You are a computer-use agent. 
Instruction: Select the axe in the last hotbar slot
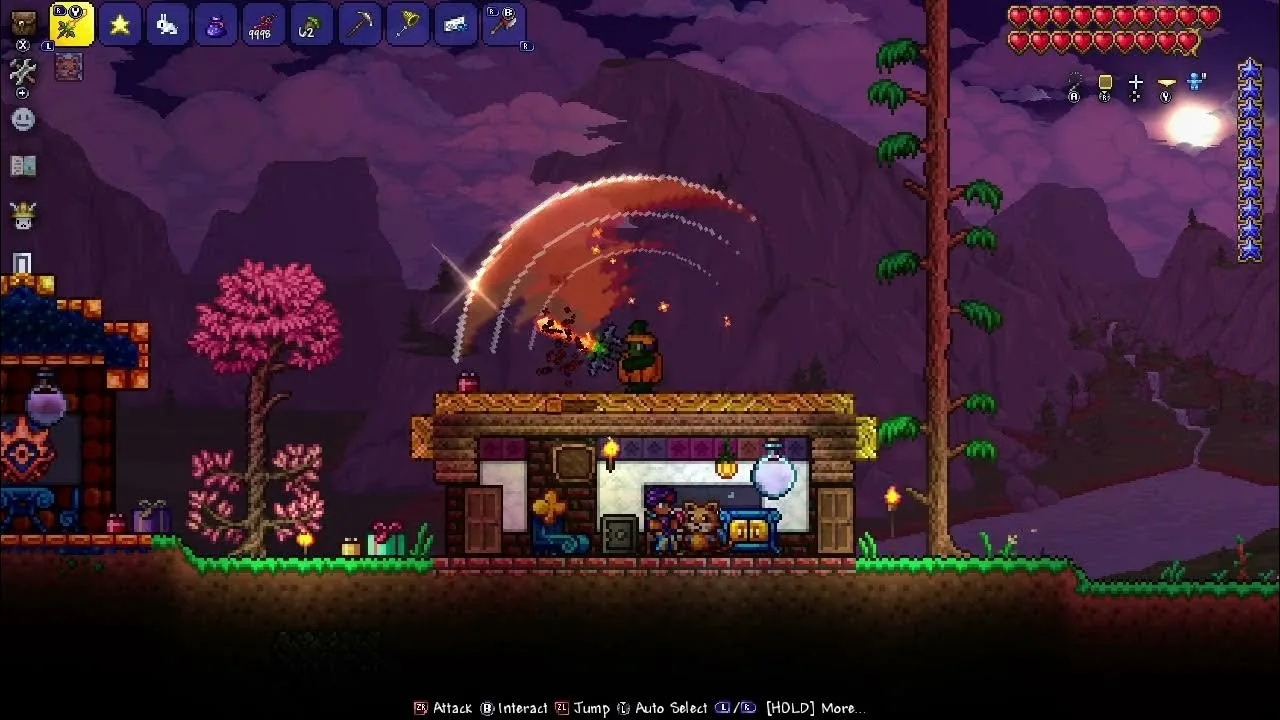[505, 23]
